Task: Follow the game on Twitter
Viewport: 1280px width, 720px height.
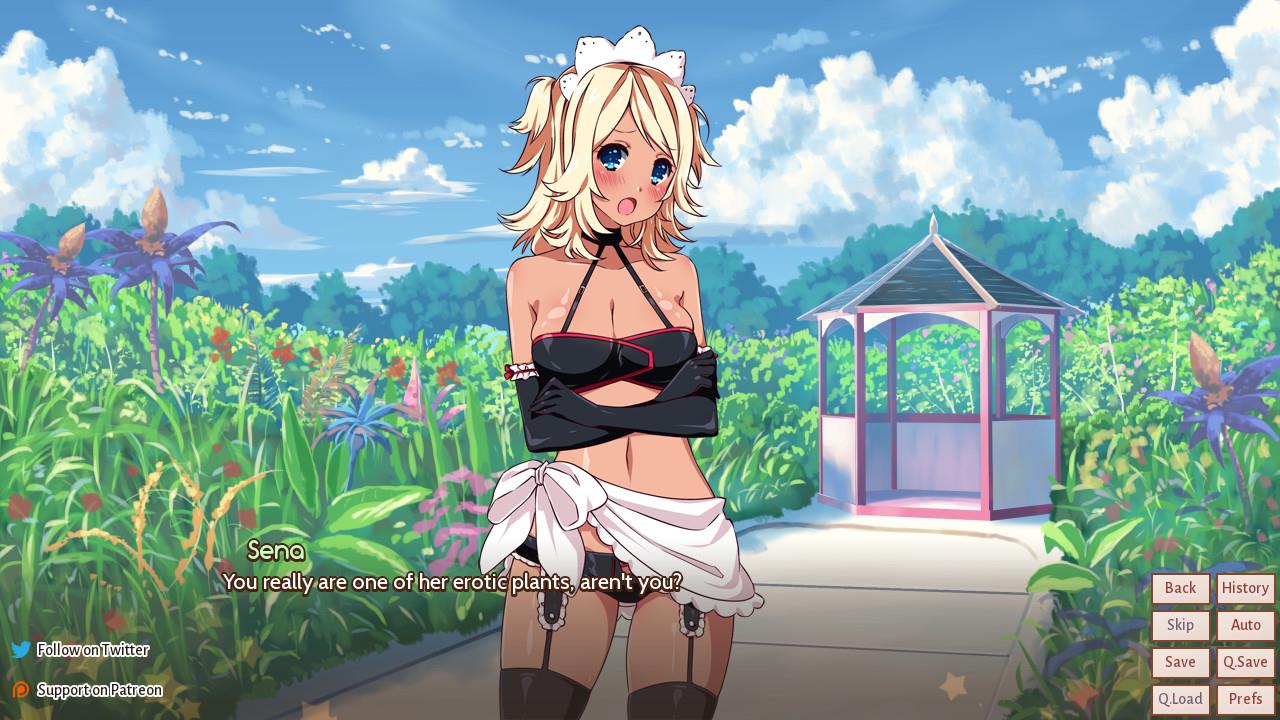Action: click(90, 649)
